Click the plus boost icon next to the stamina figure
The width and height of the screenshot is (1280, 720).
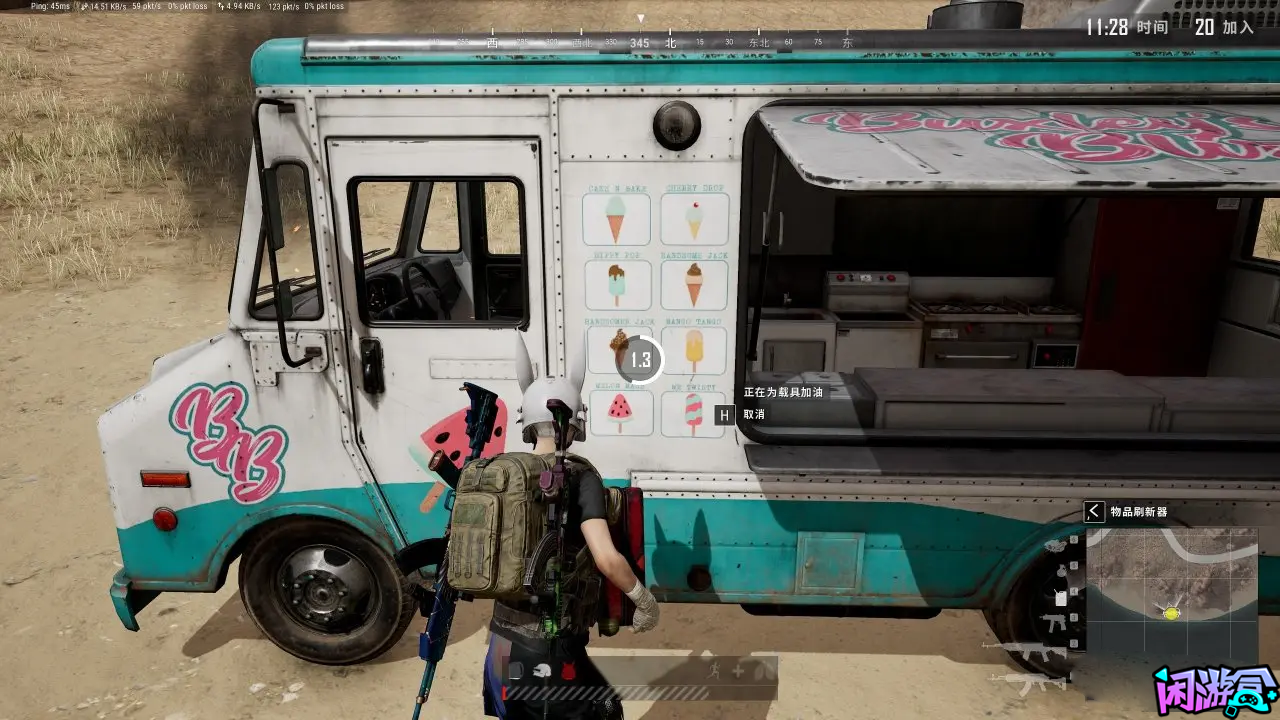pos(738,670)
